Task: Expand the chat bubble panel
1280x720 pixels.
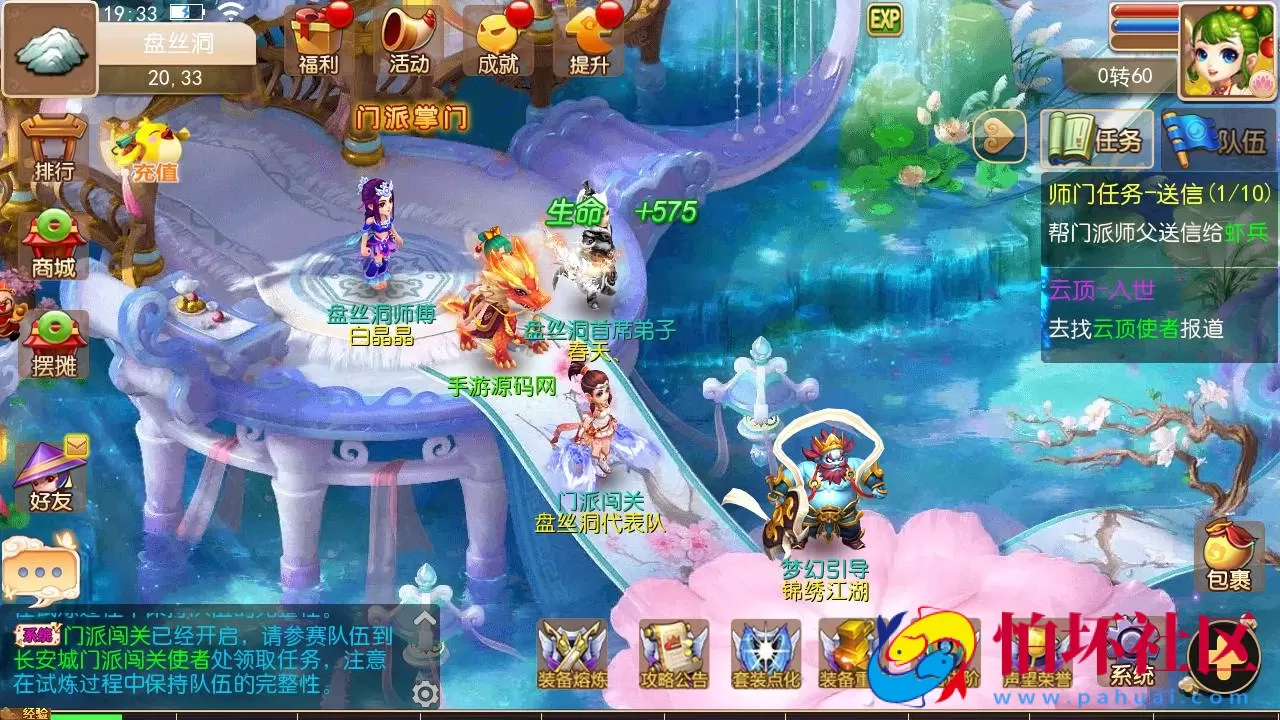Action: (38, 573)
